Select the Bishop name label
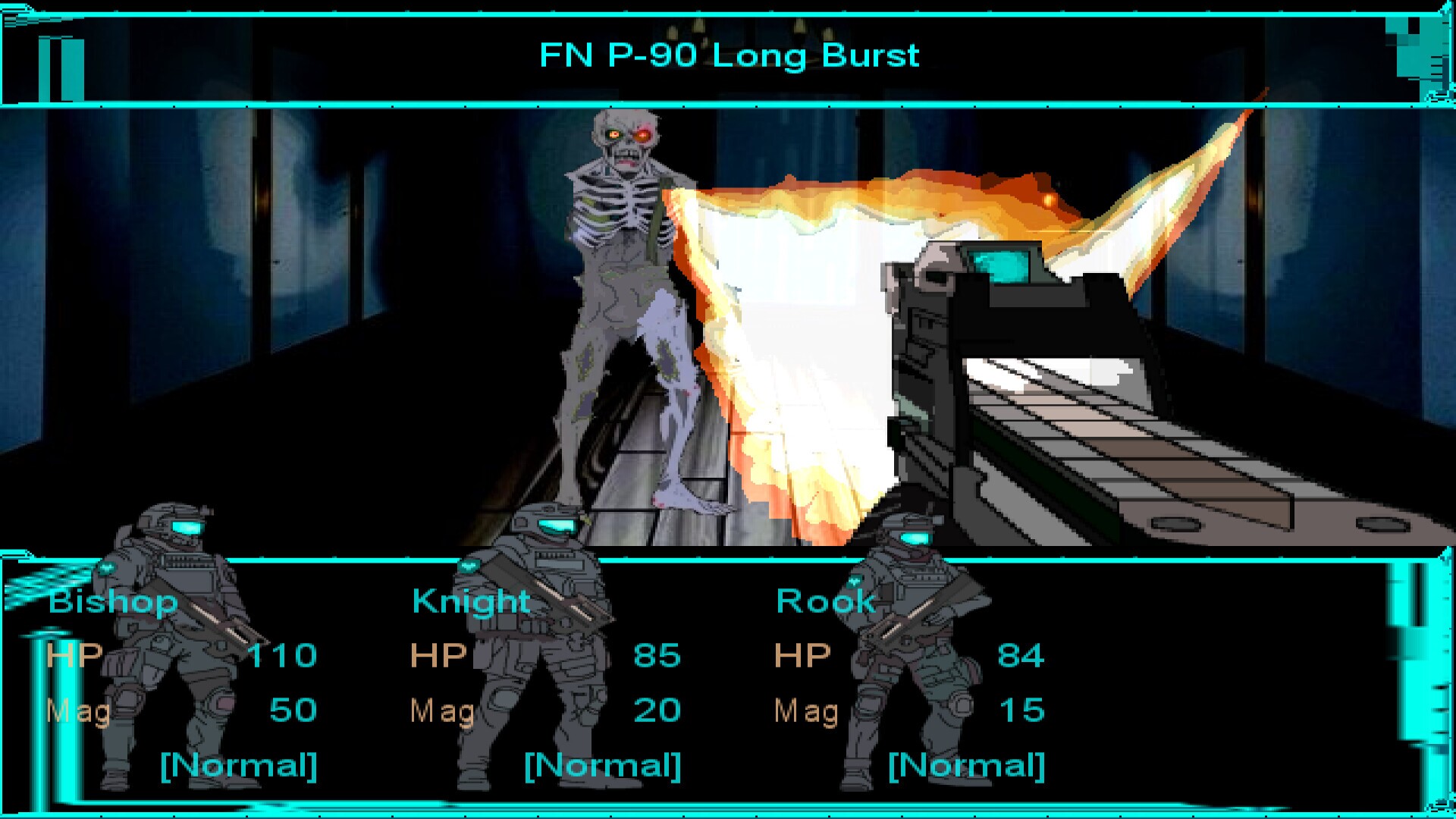The width and height of the screenshot is (1456, 819). click(112, 601)
